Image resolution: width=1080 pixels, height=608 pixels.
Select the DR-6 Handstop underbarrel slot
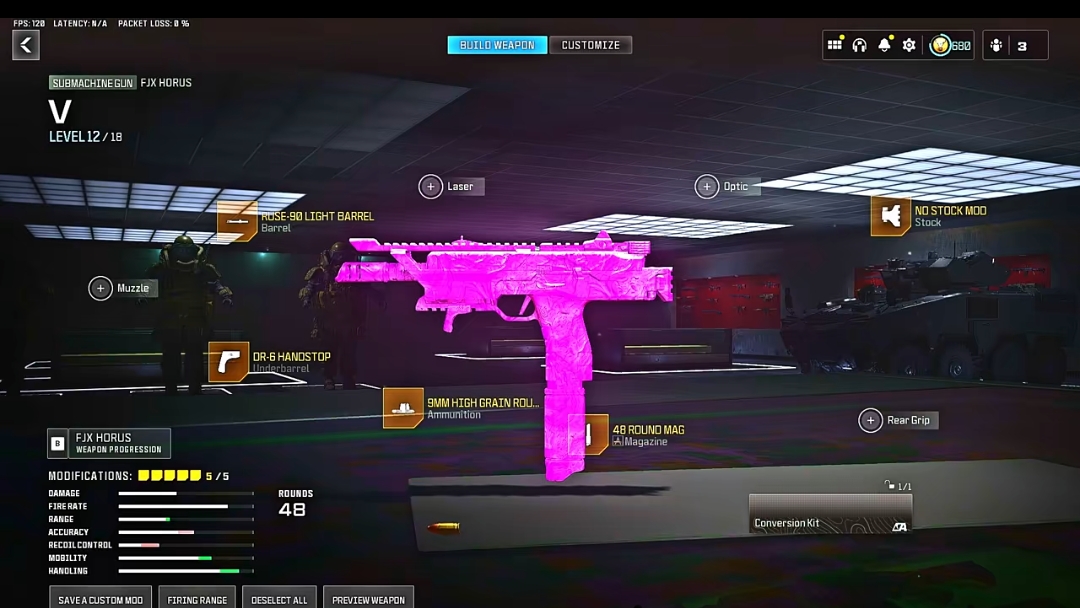pyautogui.click(x=229, y=362)
